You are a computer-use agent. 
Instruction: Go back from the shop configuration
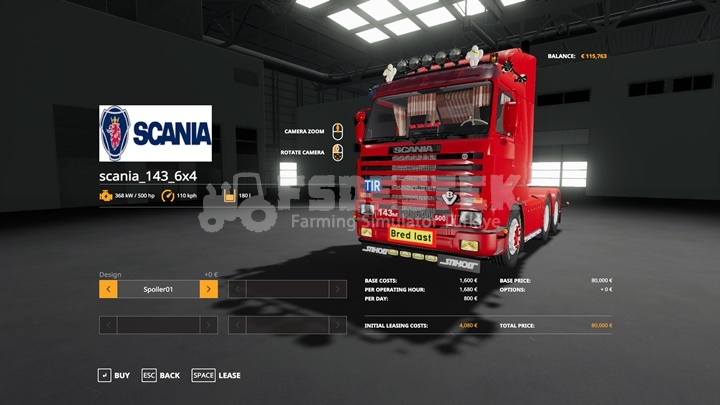160,375
